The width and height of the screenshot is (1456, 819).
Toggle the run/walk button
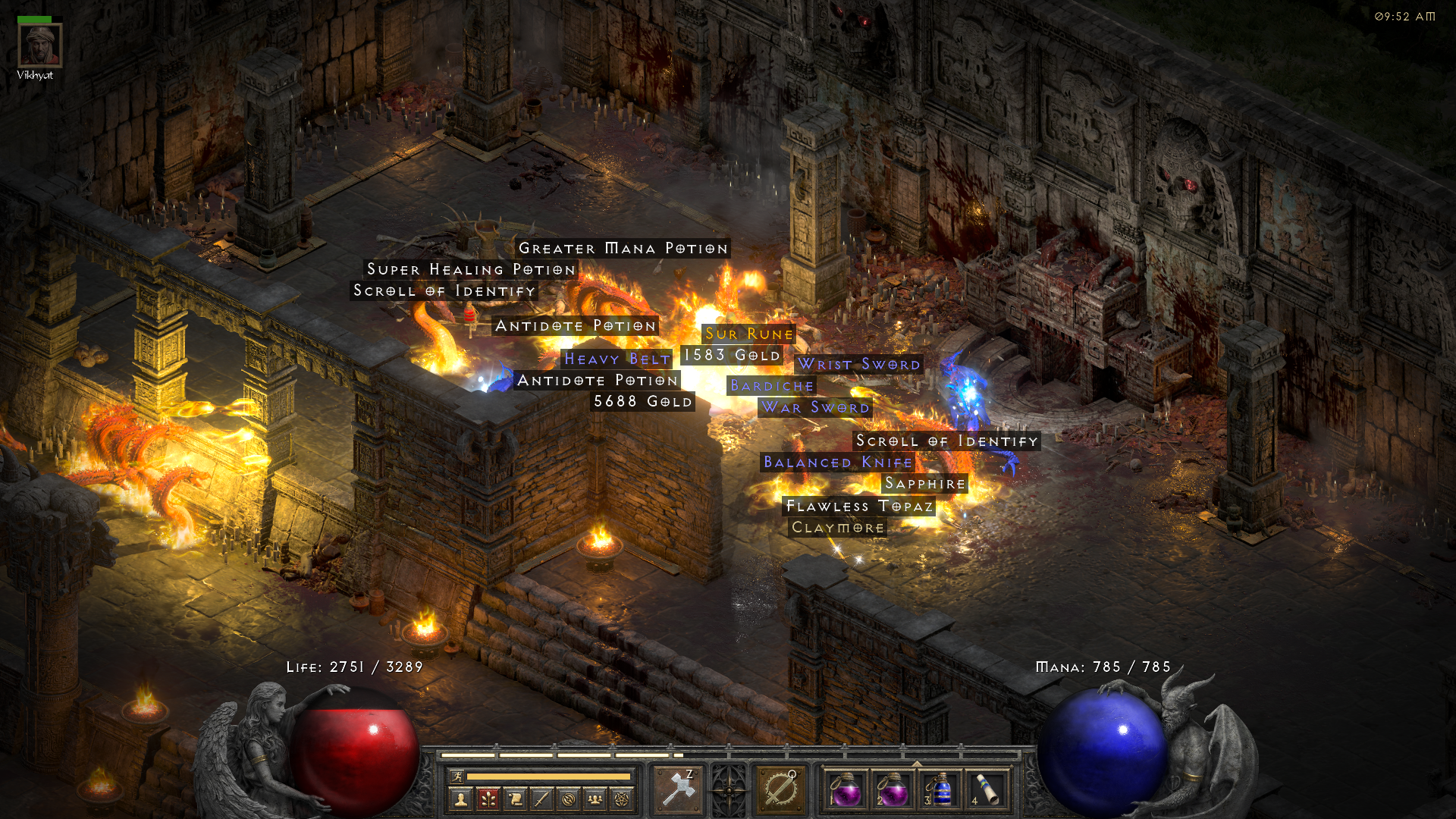[x=457, y=776]
